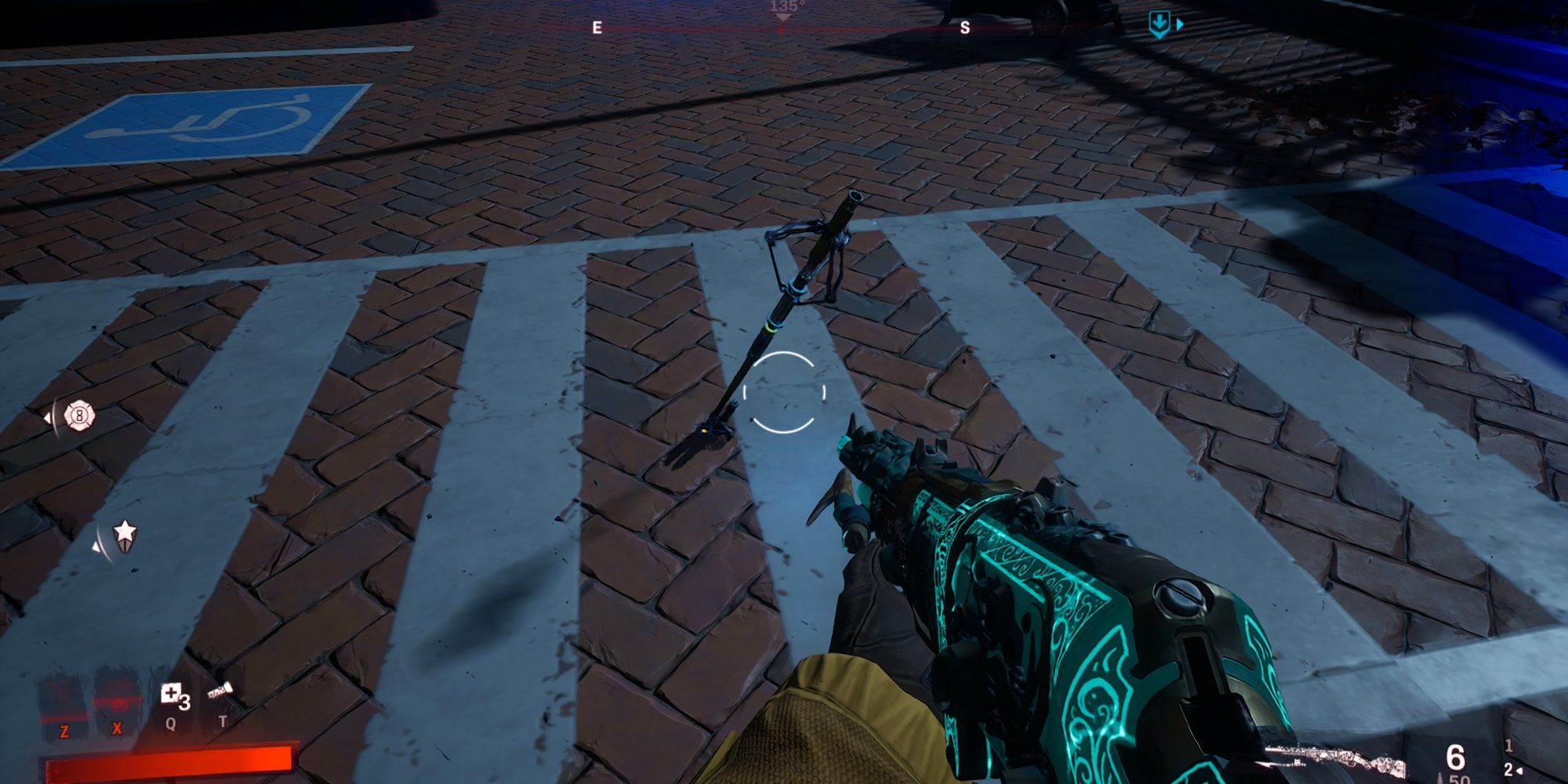Click the flashlight icon above the T keybind

pos(220,689)
